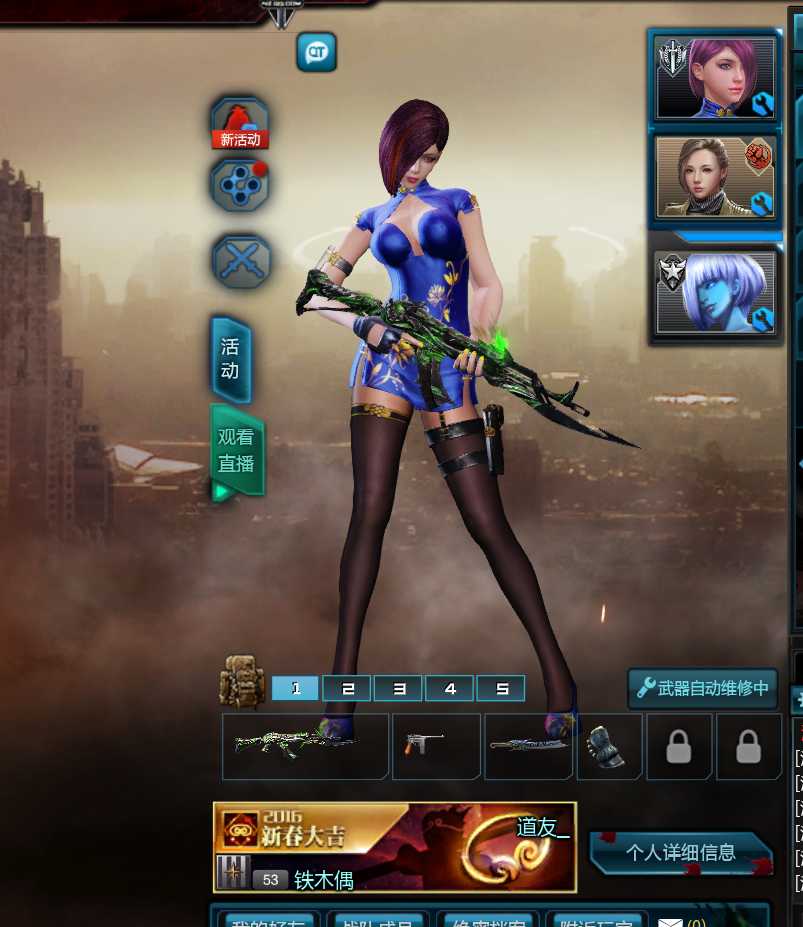Viewport: 803px width, 927px height.
Task: Open the 活动 side tab
Action: click(231, 358)
